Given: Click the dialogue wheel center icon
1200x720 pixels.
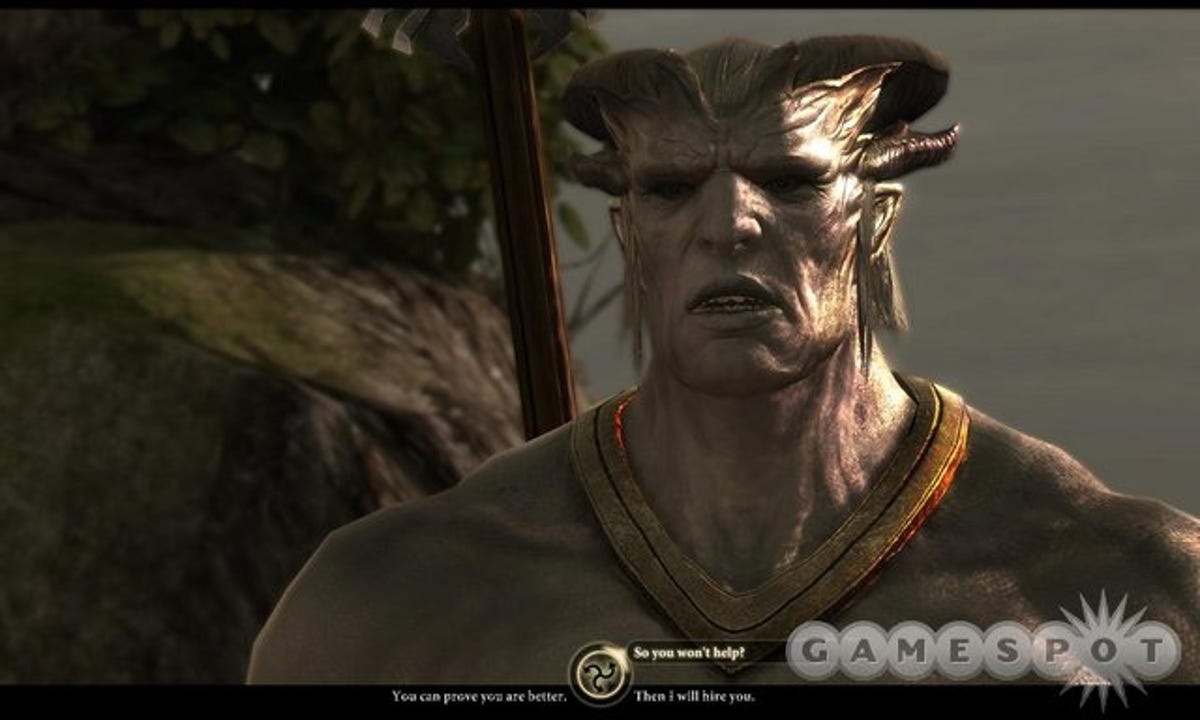Looking at the screenshot, I should (x=600, y=672).
